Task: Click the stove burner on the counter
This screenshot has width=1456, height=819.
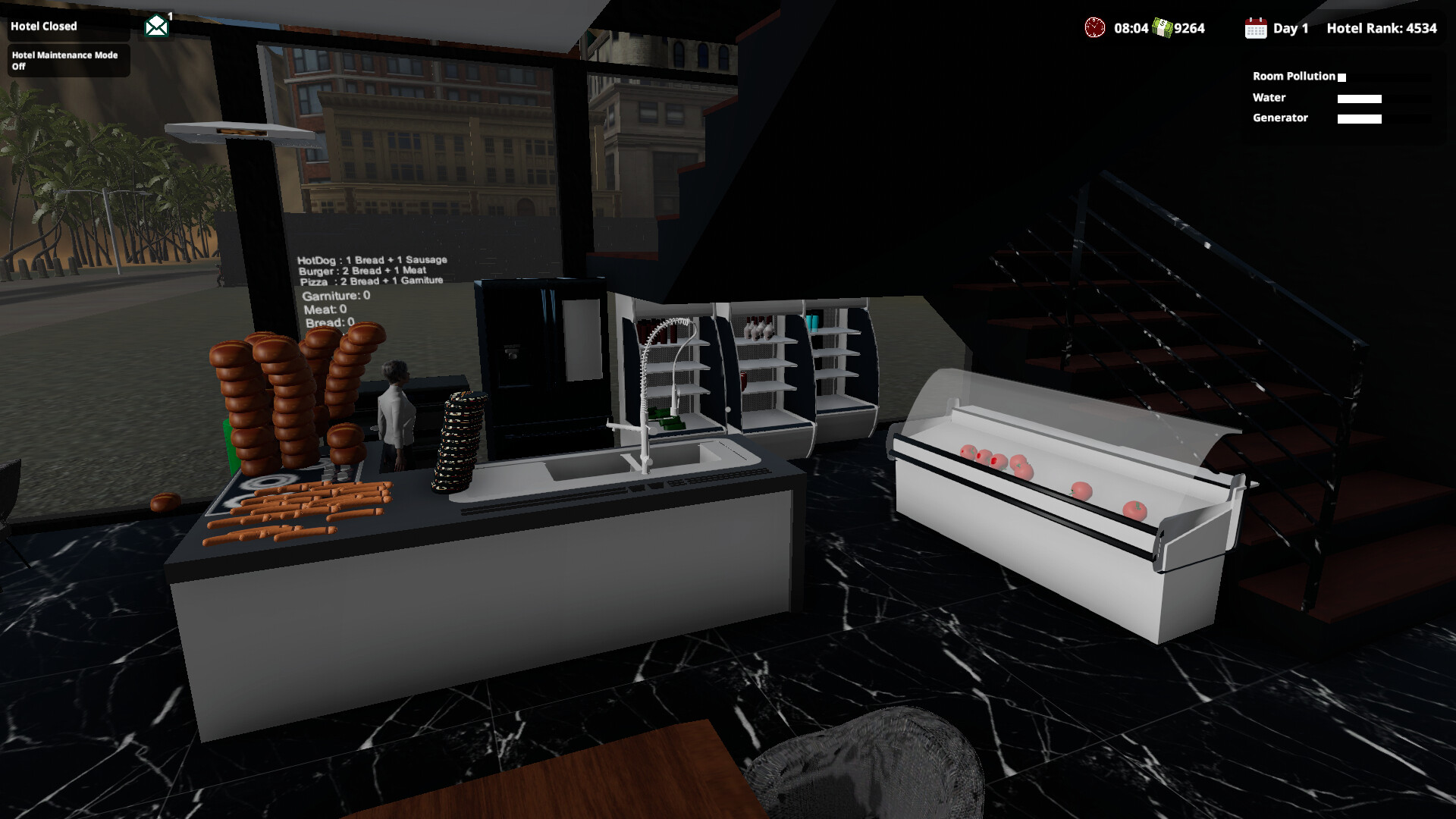Action: click(x=269, y=482)
